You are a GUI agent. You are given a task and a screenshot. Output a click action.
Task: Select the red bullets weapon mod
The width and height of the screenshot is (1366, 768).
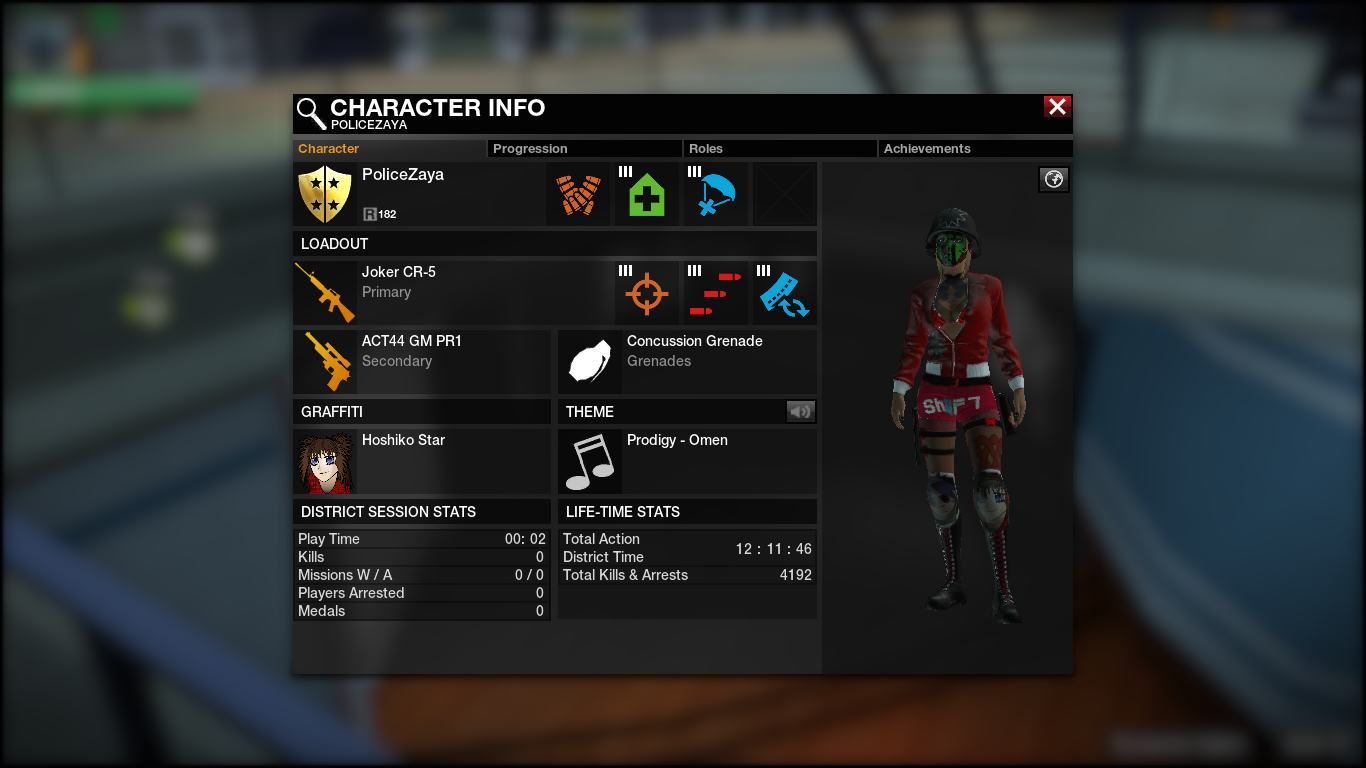[x=715, y=293]
